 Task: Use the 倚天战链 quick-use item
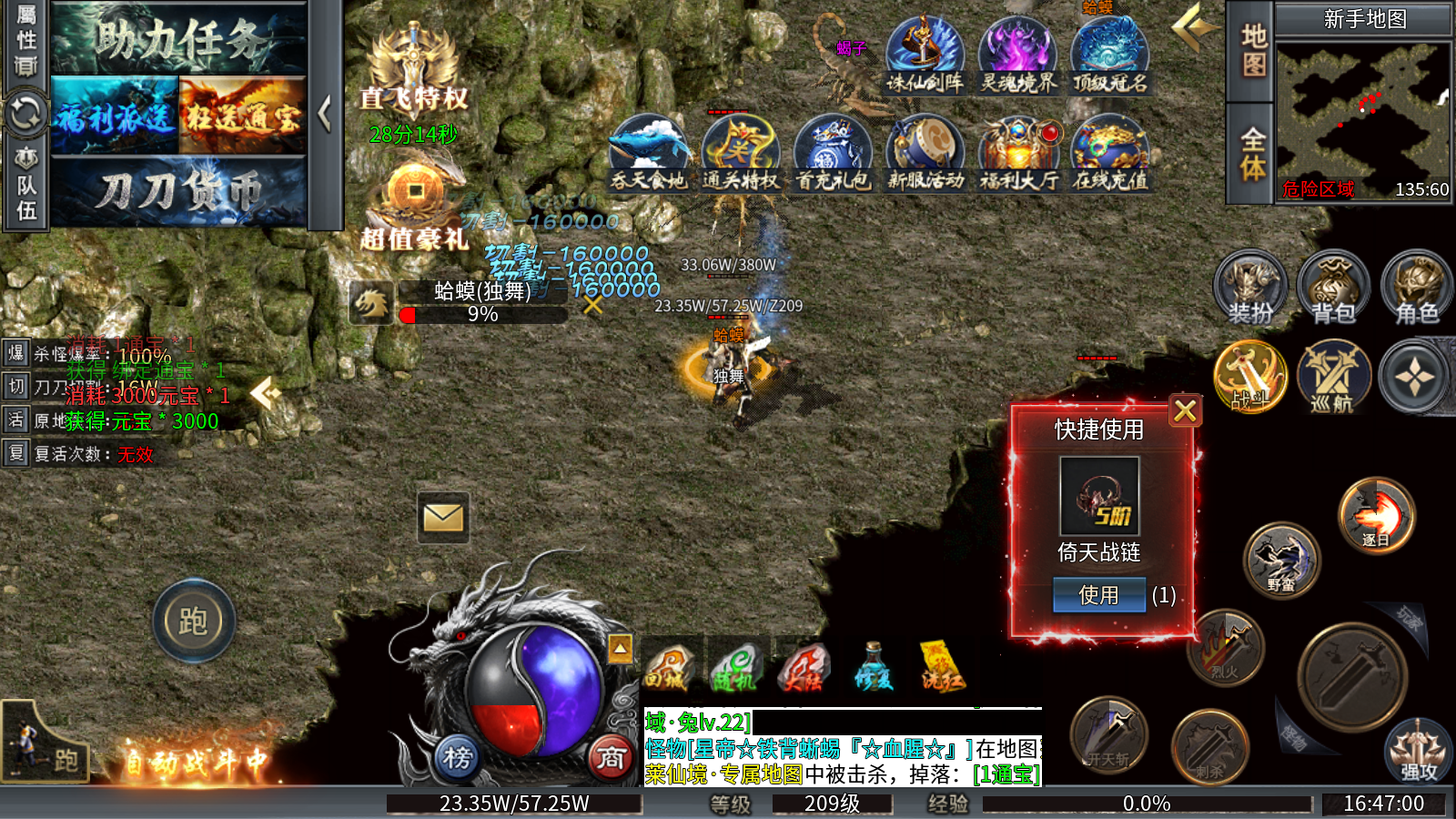pos(1098,595)
